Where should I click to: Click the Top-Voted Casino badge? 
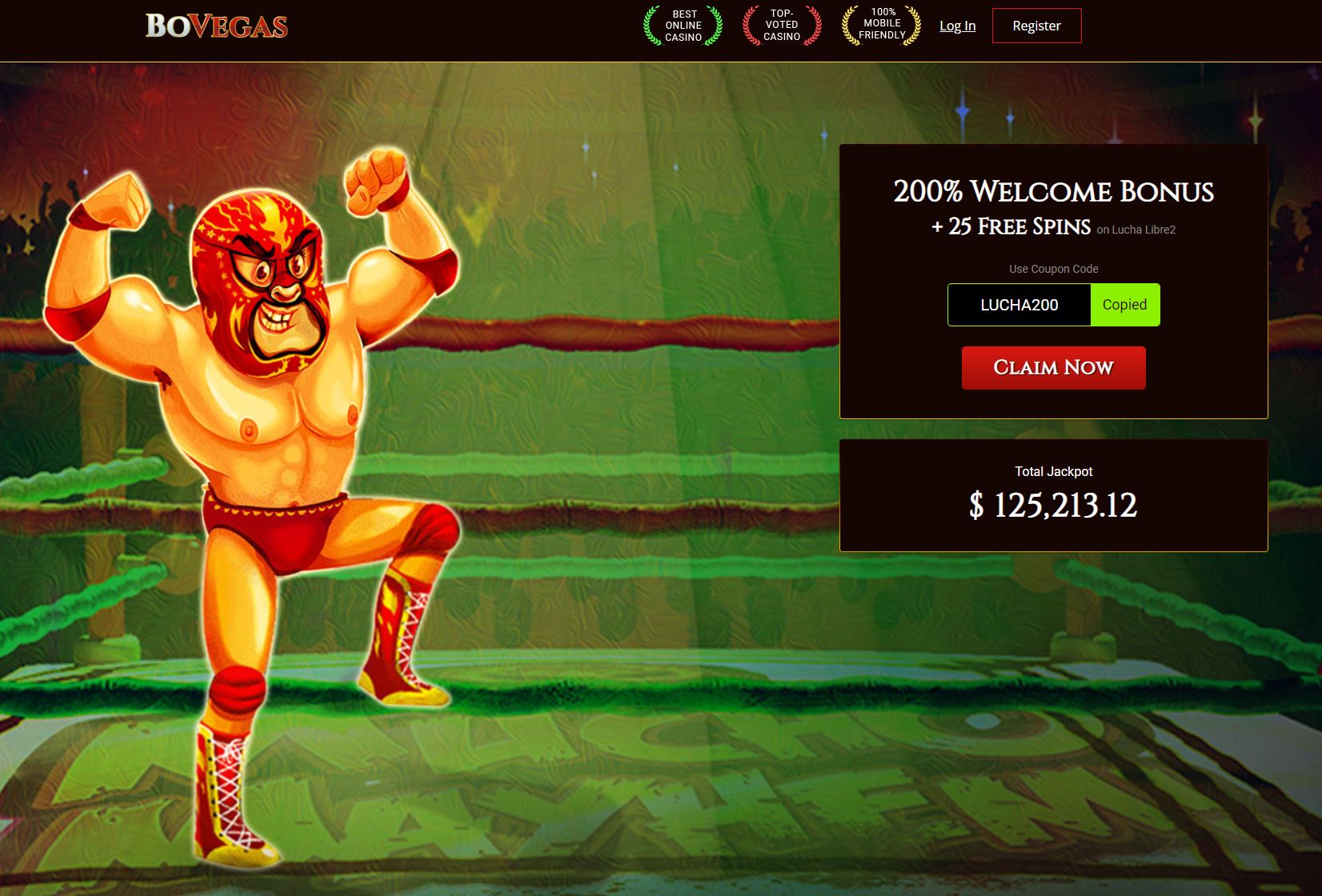[782, 26]
